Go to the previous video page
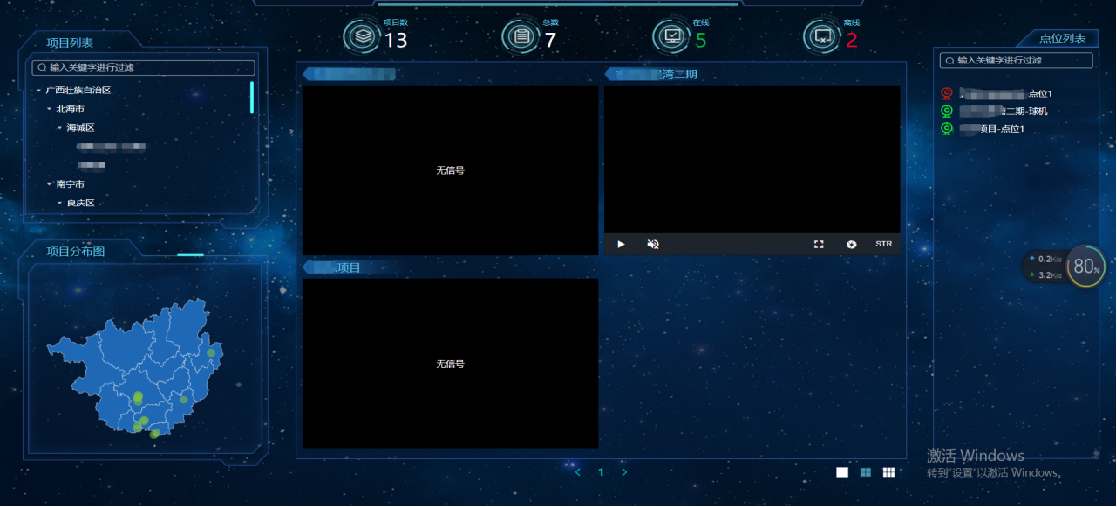 578,472
